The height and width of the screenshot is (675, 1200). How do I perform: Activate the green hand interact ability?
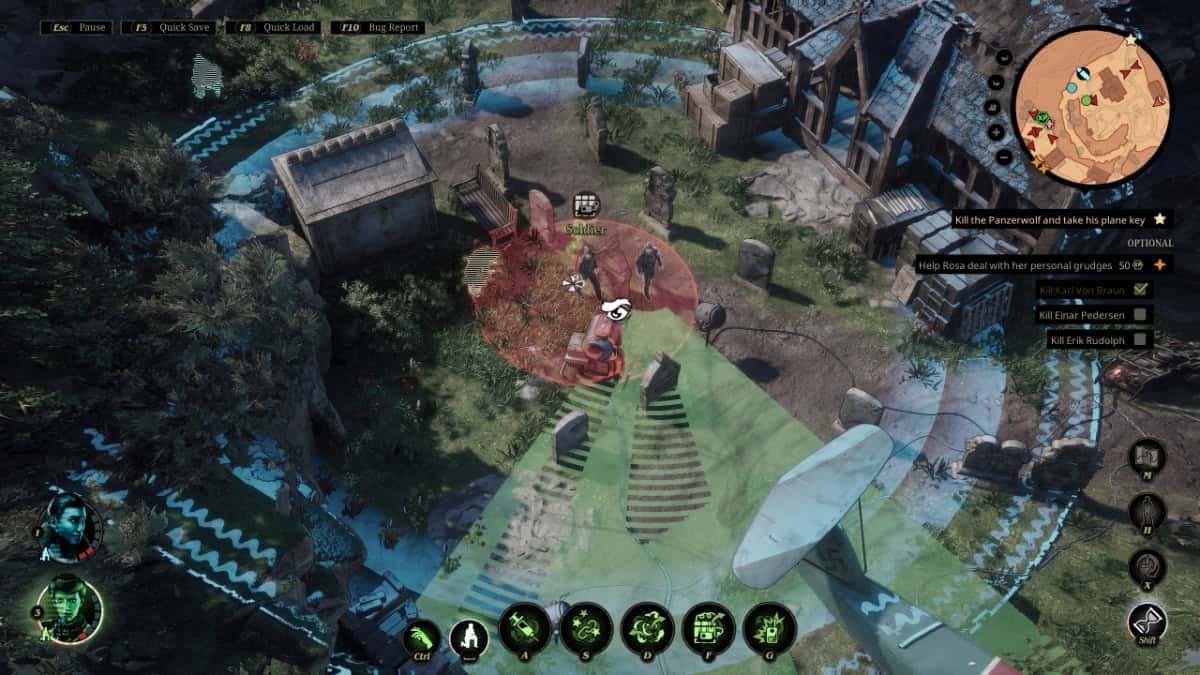[x=422, y=636]
